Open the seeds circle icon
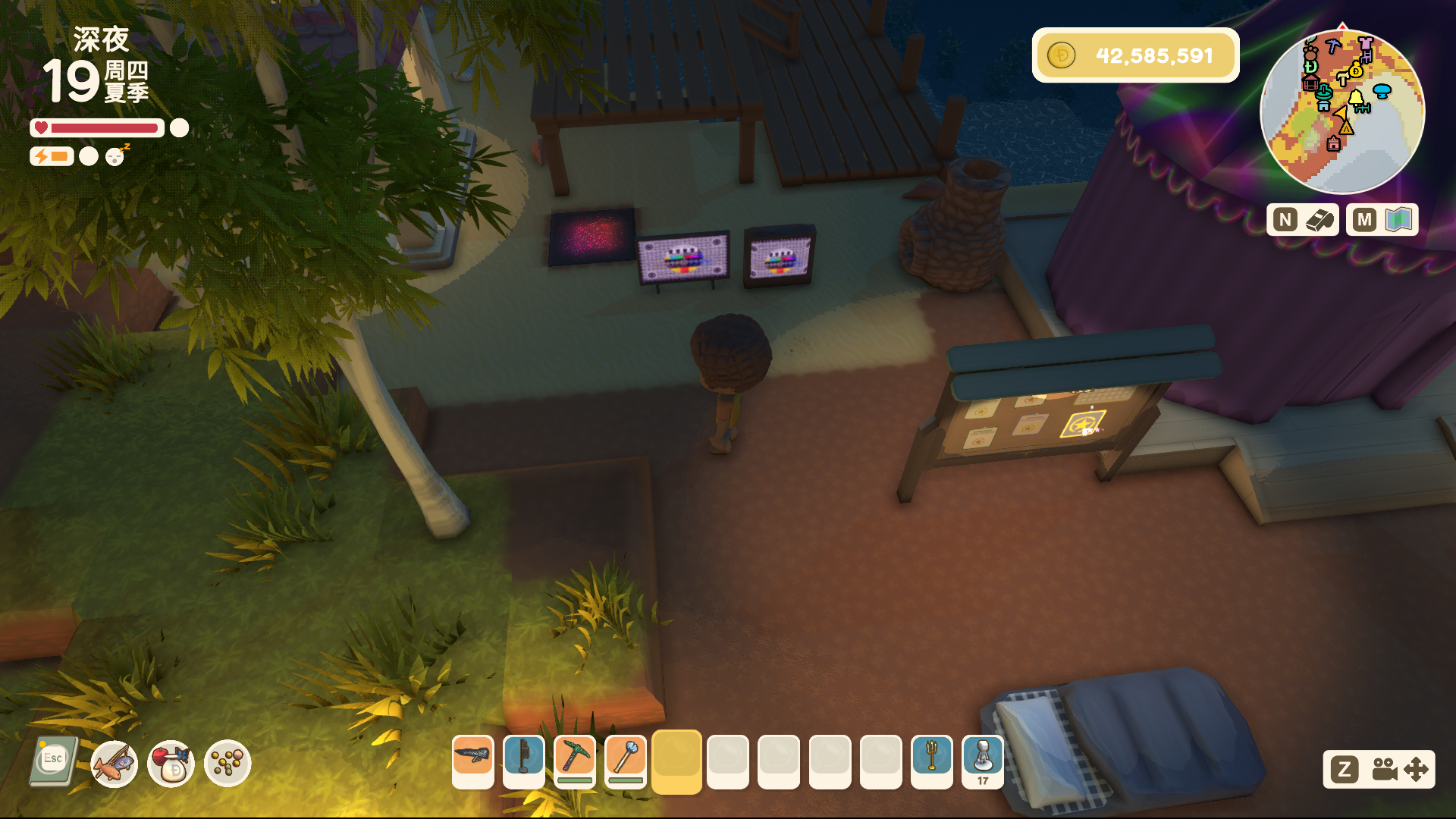1456x819 pixels. 227,764
